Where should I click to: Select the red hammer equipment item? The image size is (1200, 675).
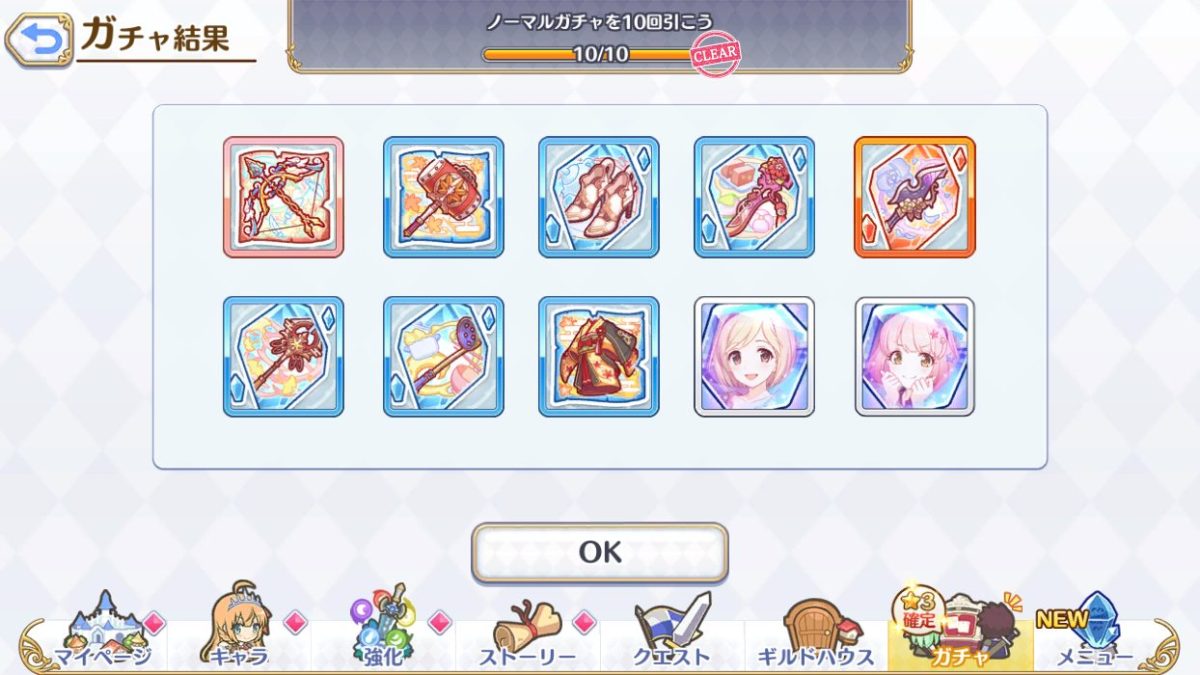[443, 197]
